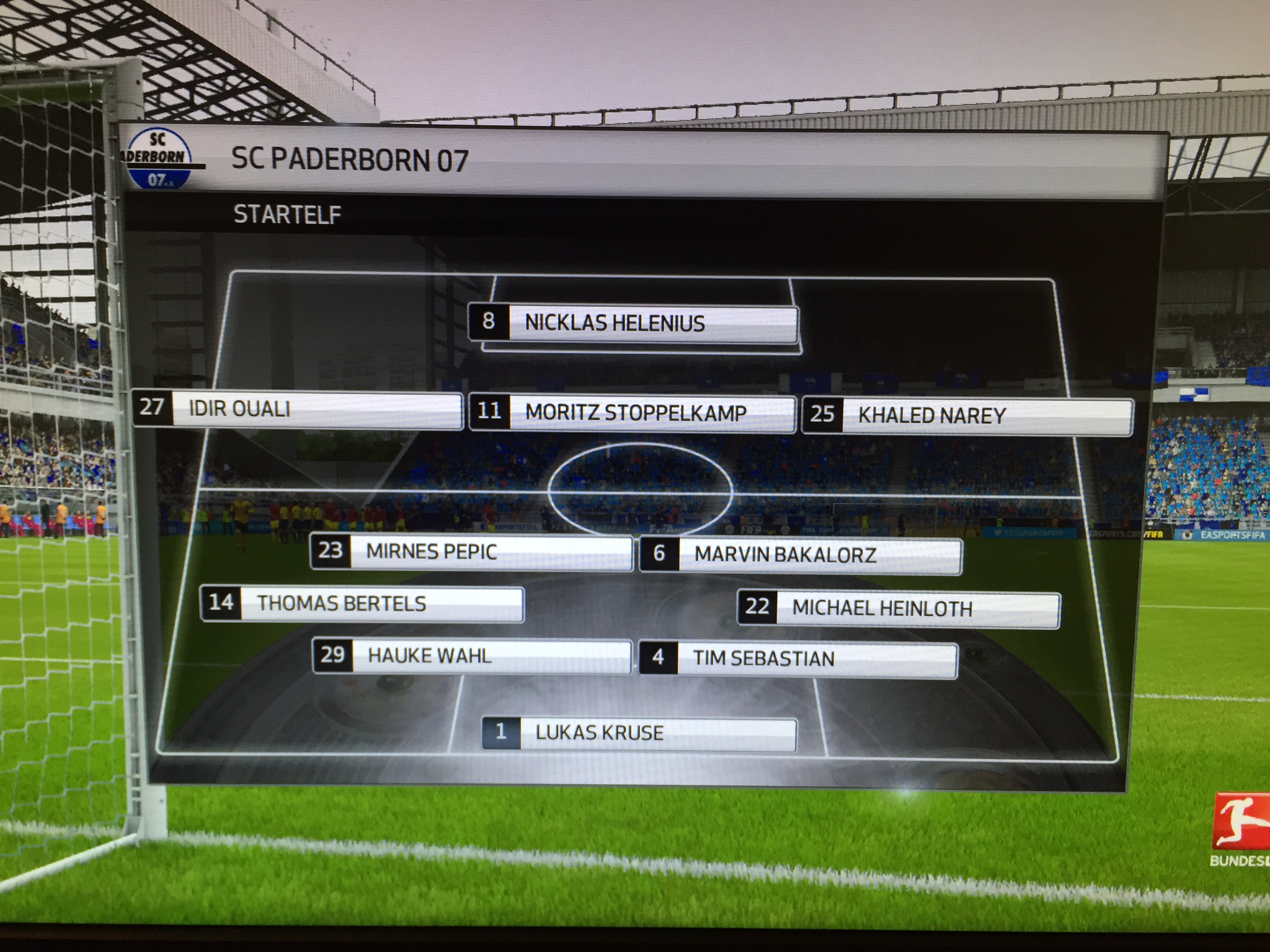Choose Thomas Bertels in the formation

[x=362, y=604]
